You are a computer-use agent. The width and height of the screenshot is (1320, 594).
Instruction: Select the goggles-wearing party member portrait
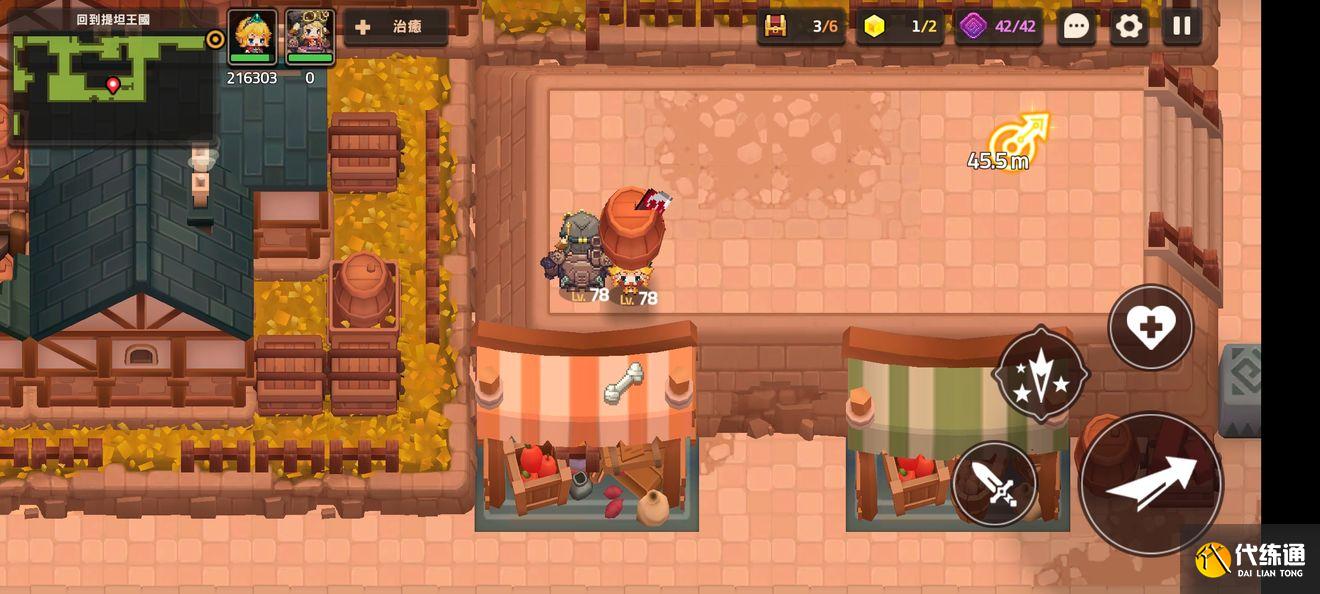pos(310,37)
